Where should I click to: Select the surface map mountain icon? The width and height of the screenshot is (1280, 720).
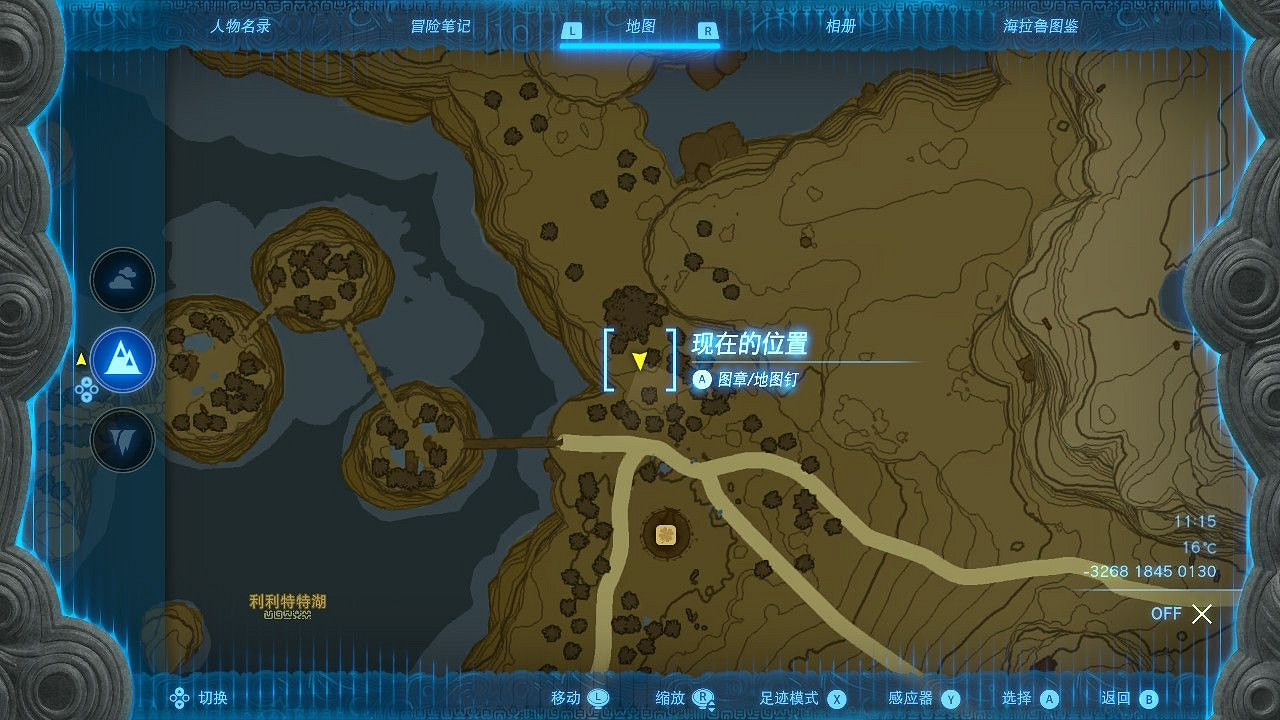point(122,360)
